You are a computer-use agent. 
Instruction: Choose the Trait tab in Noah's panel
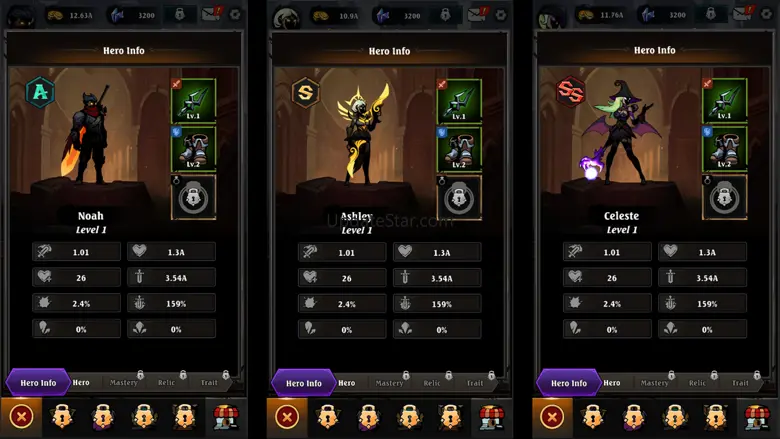(x=209, y=382)
